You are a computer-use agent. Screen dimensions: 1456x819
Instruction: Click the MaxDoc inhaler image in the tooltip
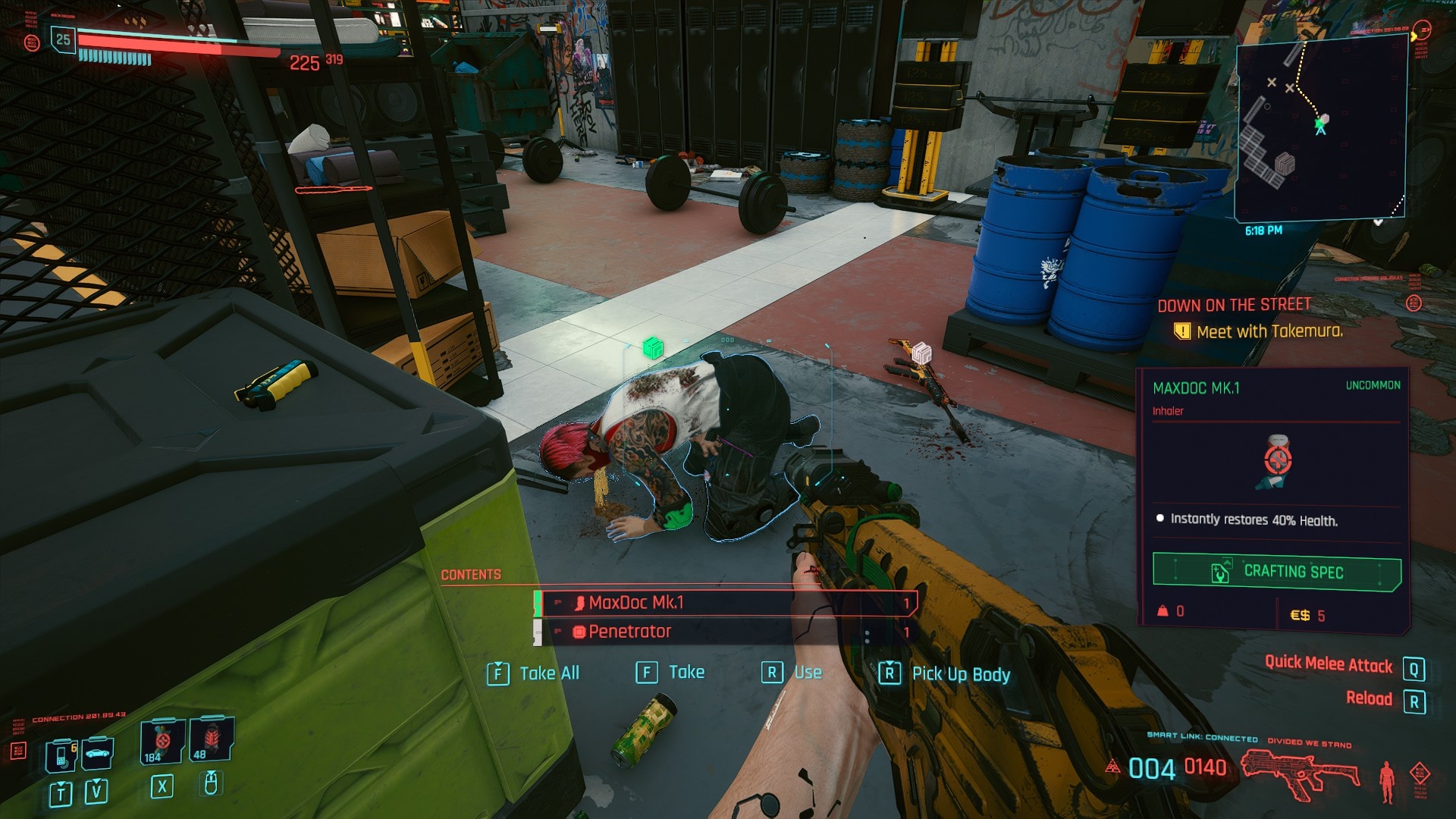(1276, 462)
